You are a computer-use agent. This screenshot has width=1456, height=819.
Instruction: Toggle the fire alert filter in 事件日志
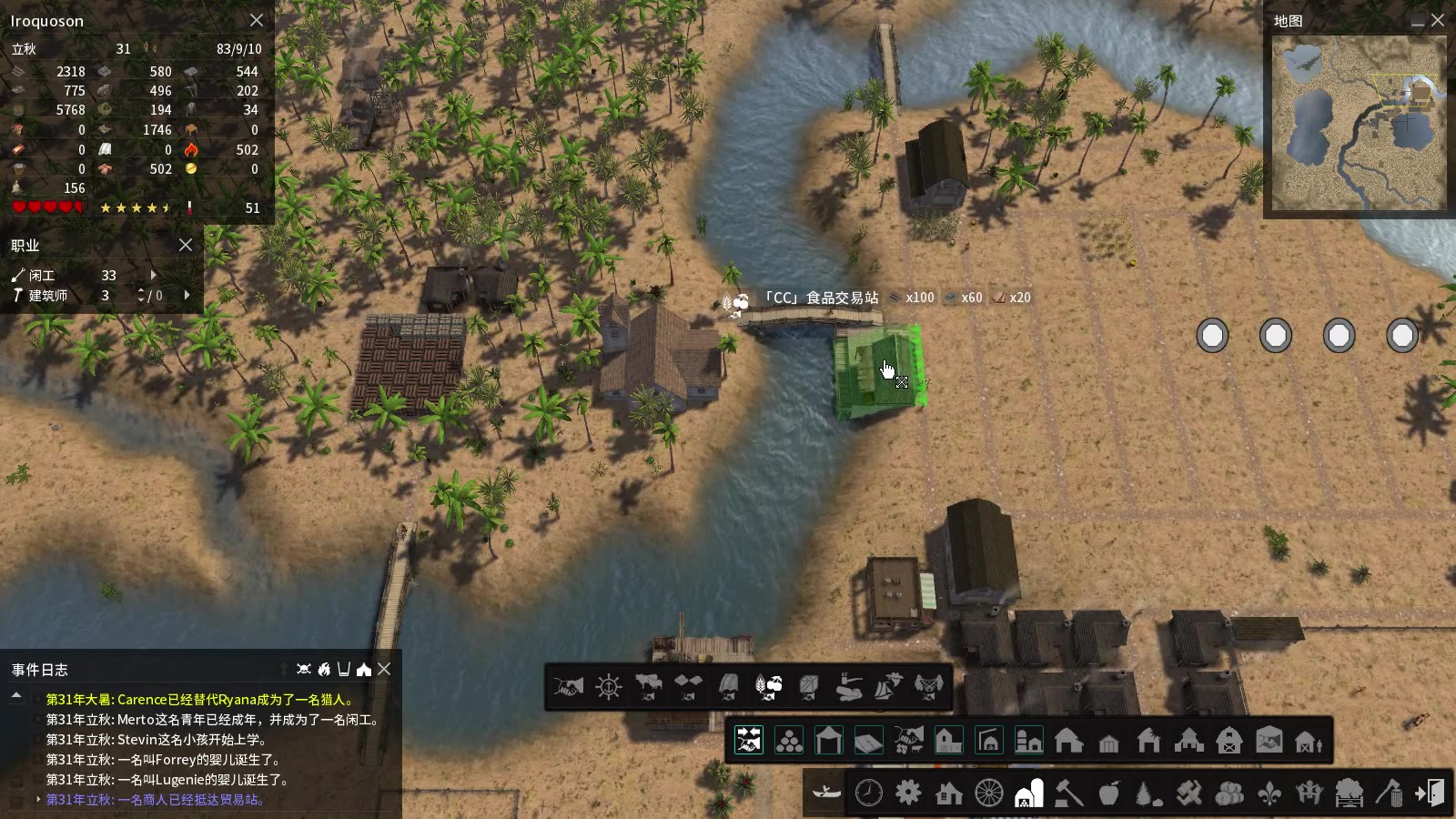click(325, 671)
